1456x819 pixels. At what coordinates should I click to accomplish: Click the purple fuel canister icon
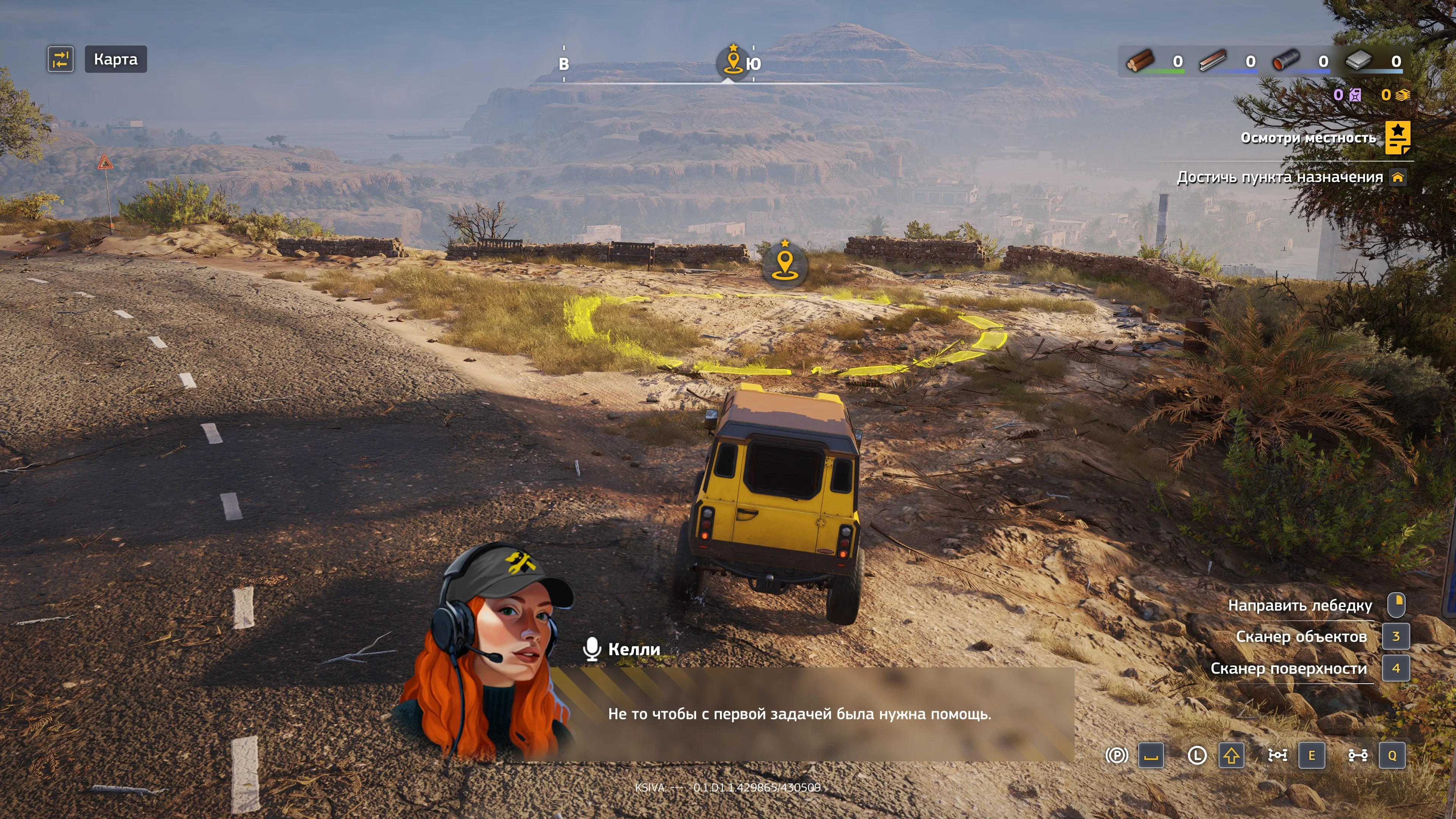pos(1356,95)
